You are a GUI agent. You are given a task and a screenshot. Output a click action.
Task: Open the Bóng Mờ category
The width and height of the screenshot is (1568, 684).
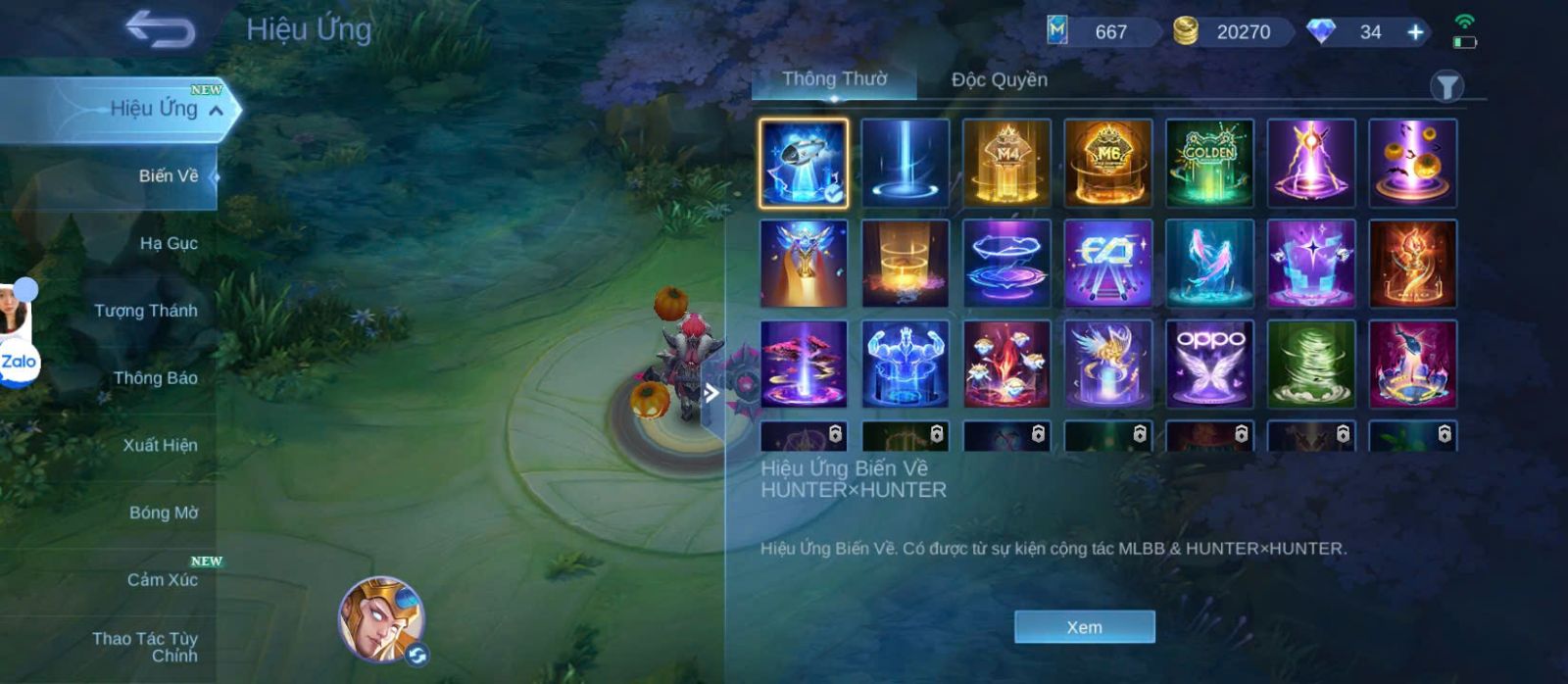[x=163, y=513]
